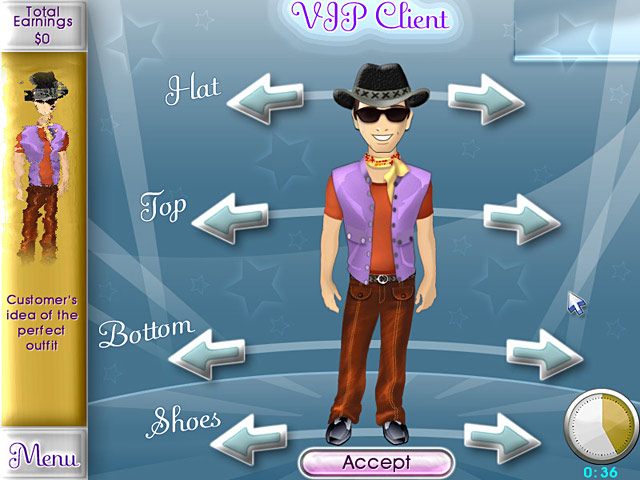This screenshot has height=480, width=640.
Task: Click the left arrow next to Hat
Action: click(263, 99)
